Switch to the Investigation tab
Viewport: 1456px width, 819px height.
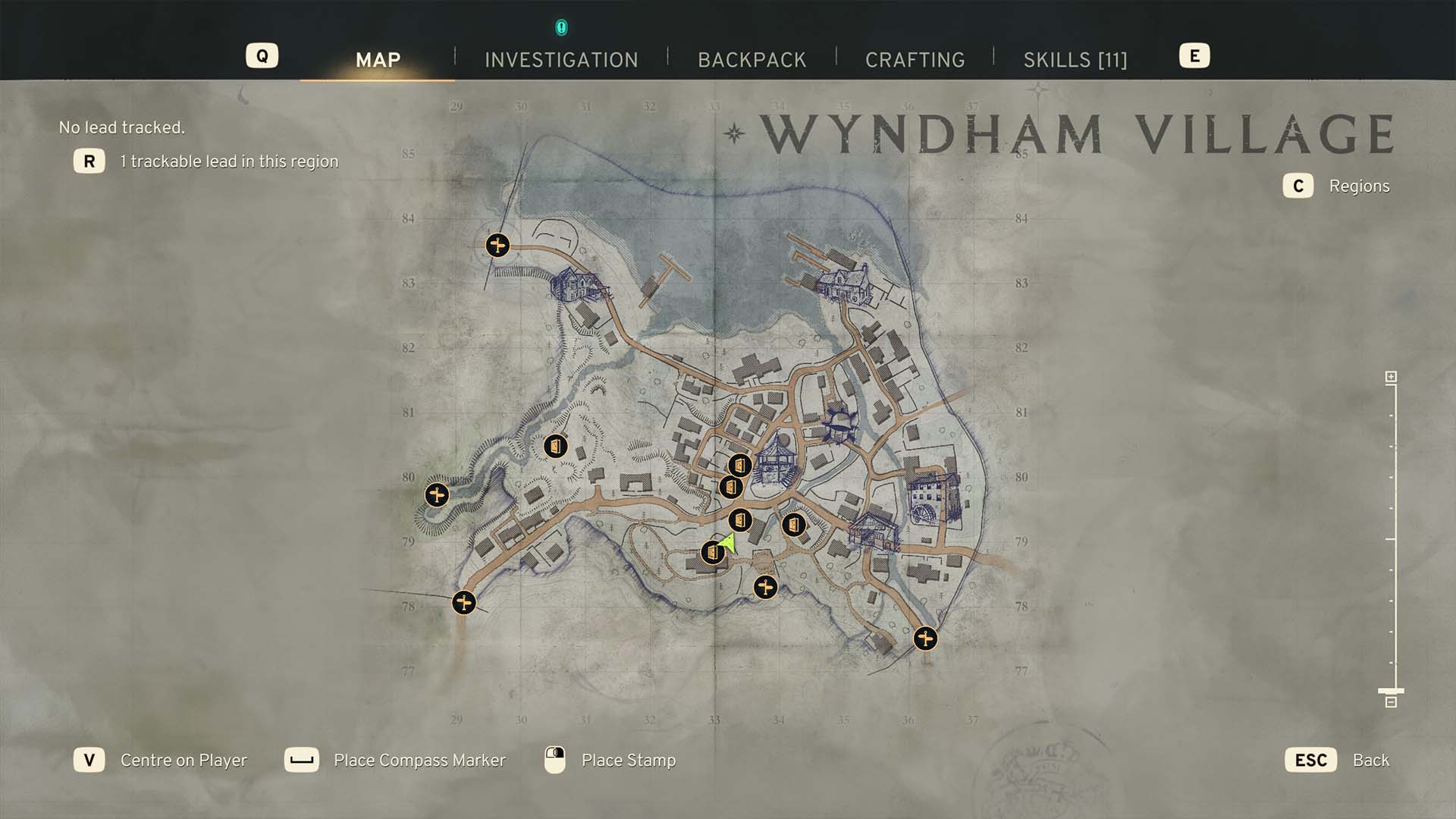click(561, 60)
